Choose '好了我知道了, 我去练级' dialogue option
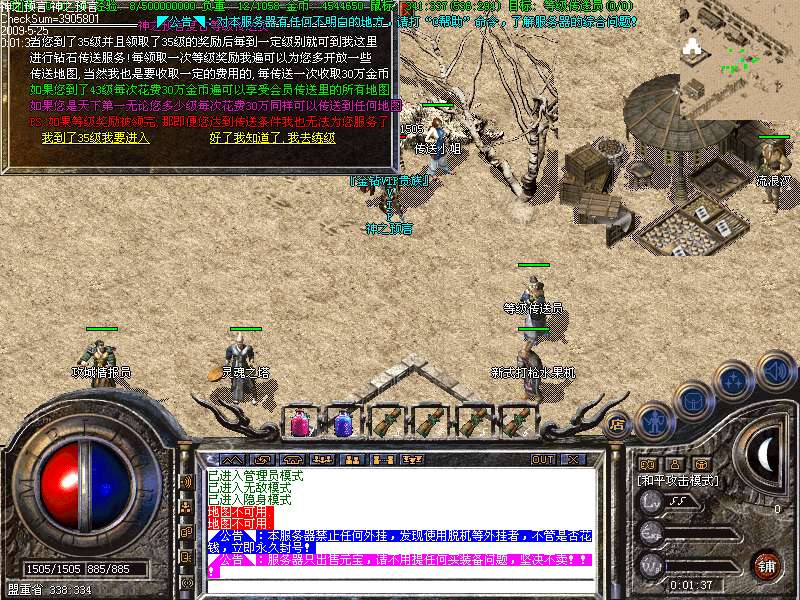800x600 pixels. (x=274, y=137)
